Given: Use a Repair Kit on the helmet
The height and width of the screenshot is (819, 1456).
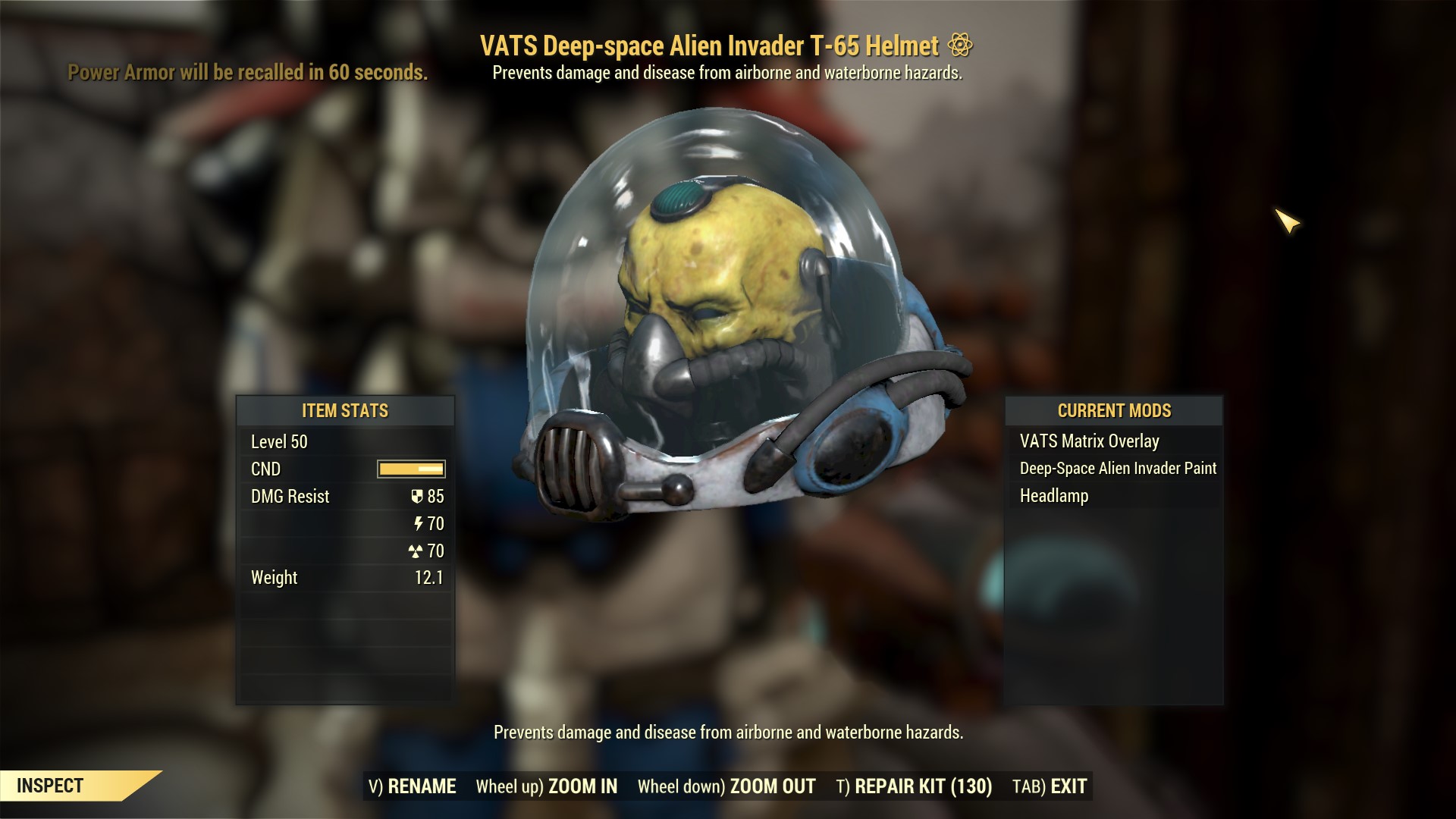Looking at the screenshot, I should [x=914, y=786].
